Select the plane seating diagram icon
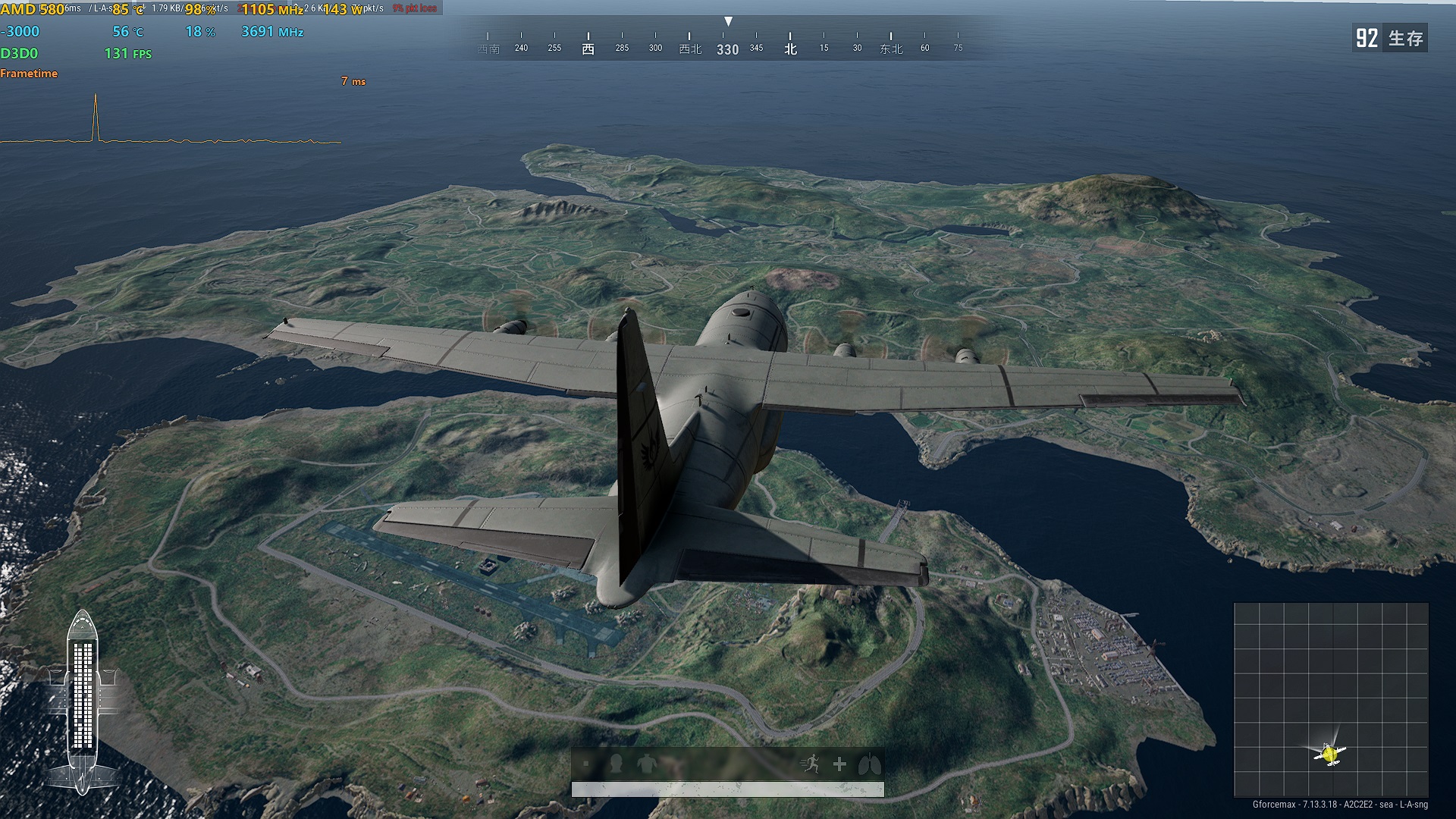 (83, 701)
